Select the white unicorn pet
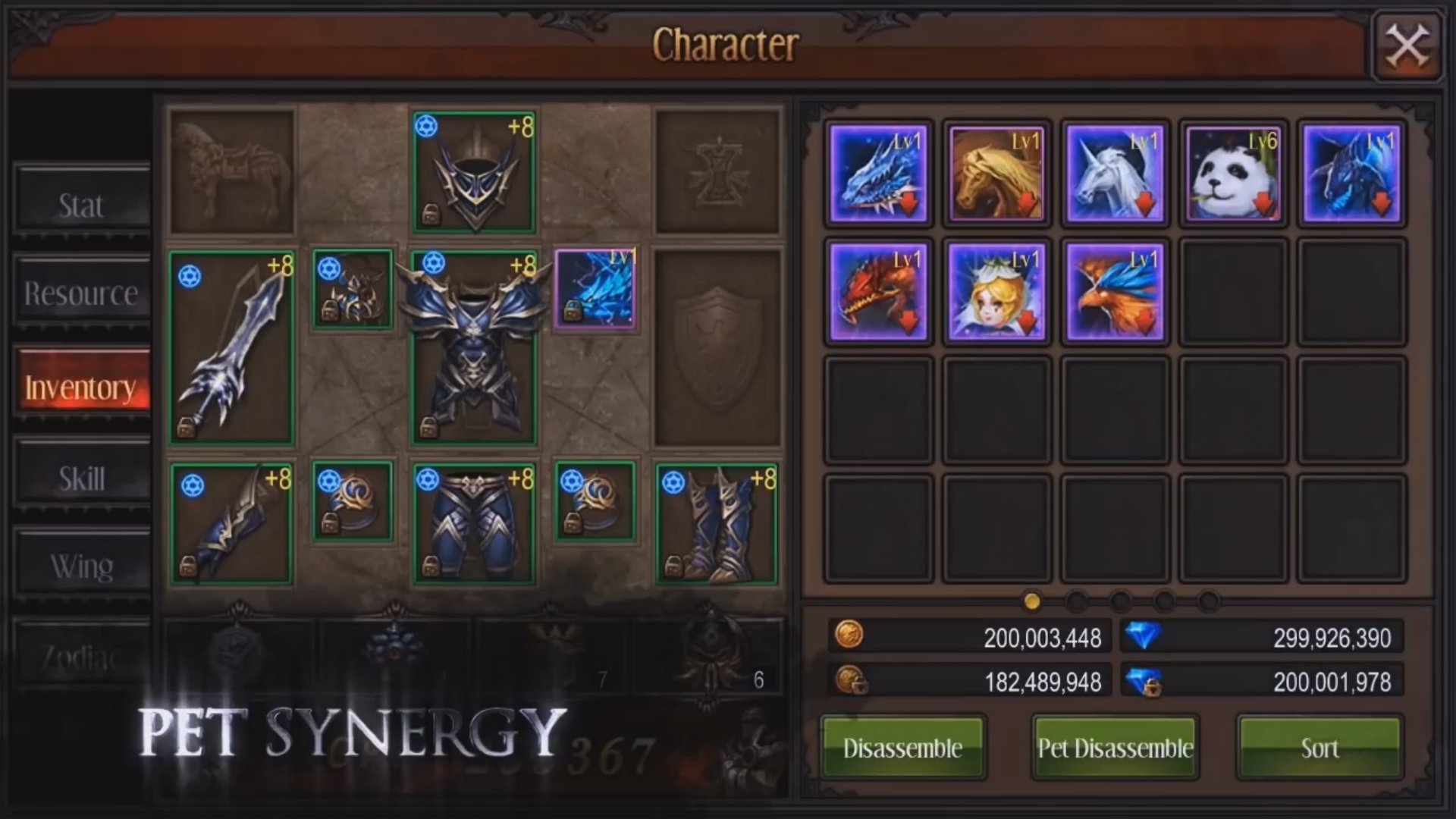Viewport: 1456px width, 819px height. pos(1114,173)
